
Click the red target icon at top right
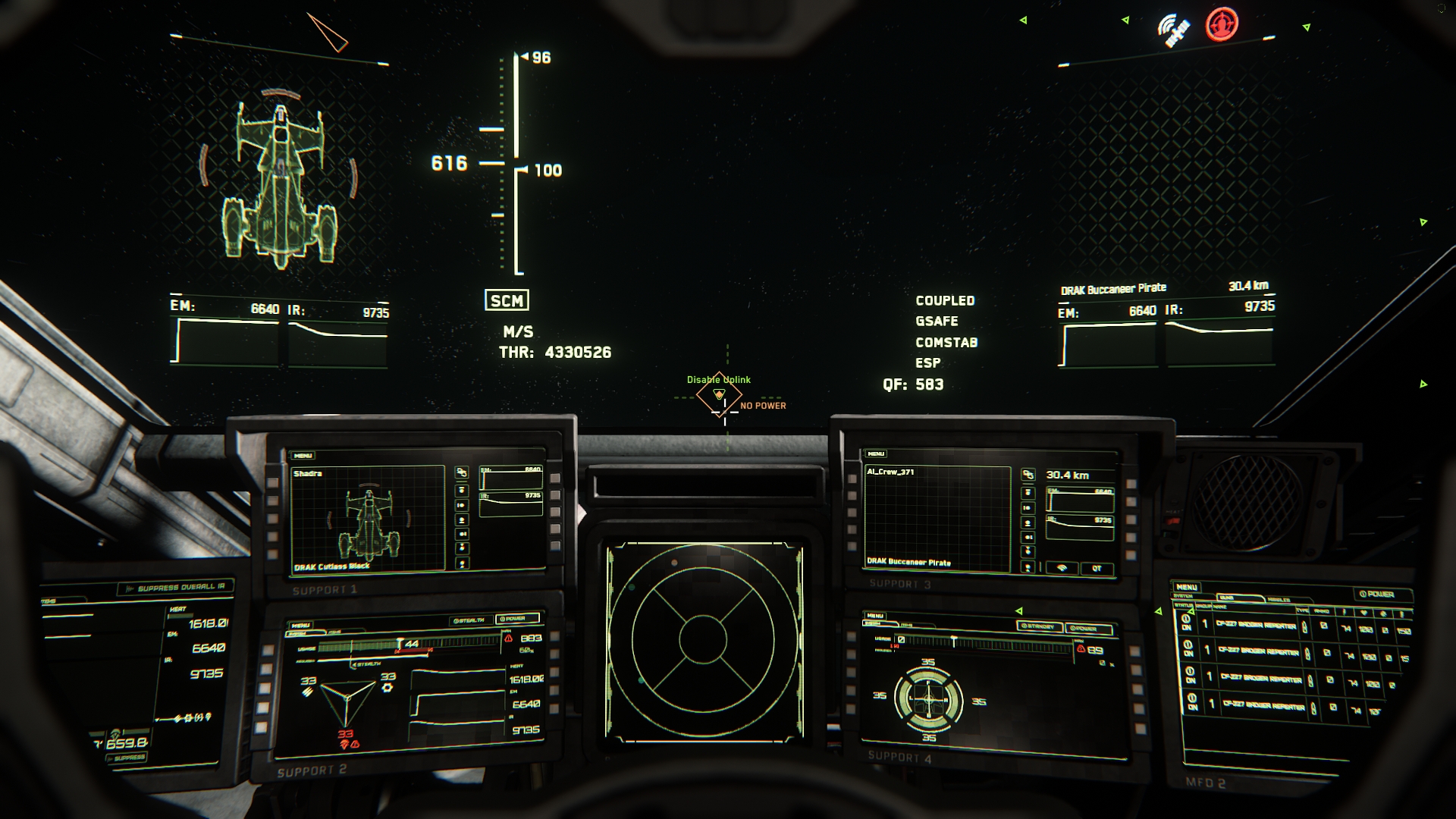click(x=1221, y=24)
